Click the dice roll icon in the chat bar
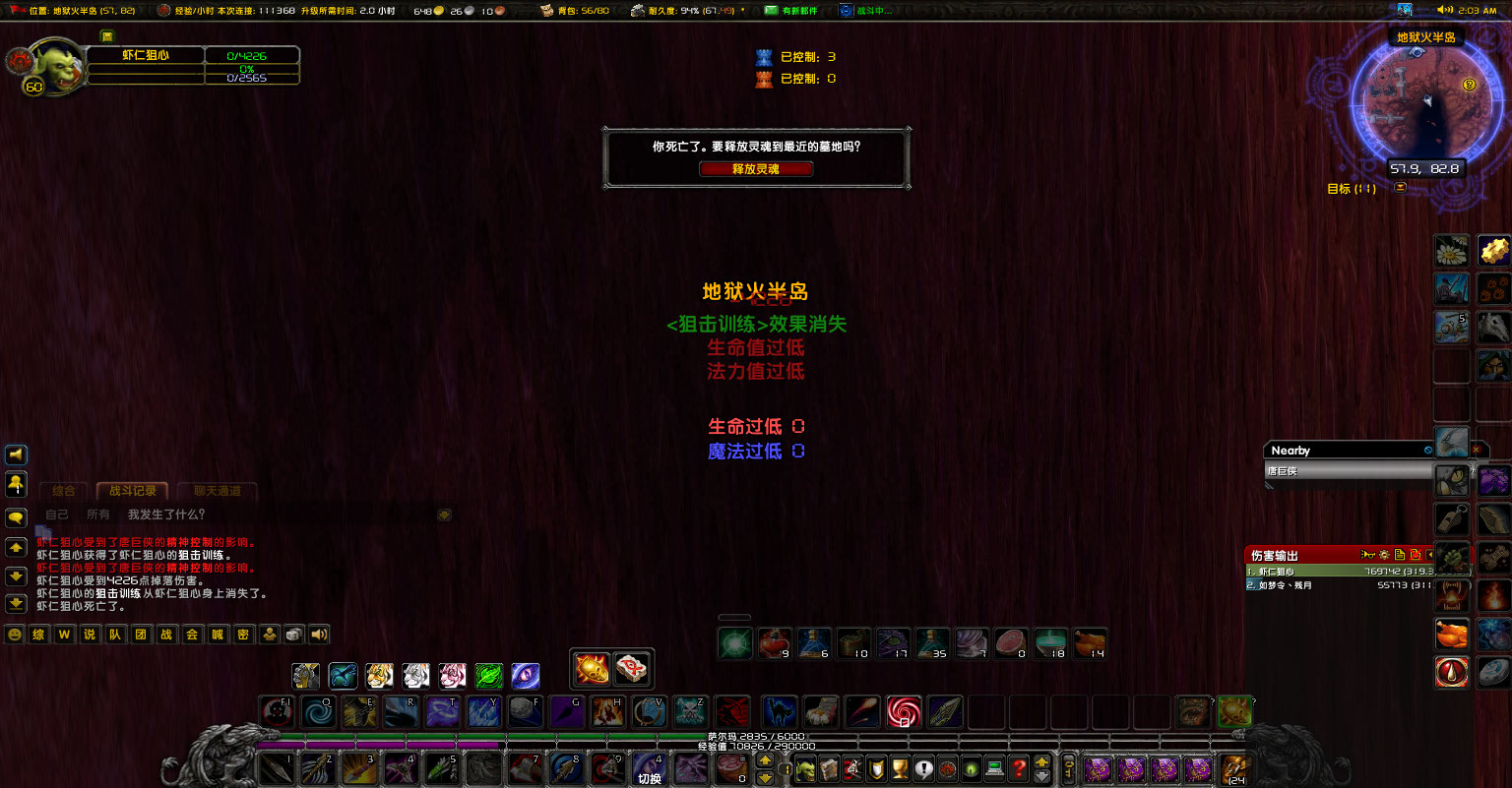 294,634
